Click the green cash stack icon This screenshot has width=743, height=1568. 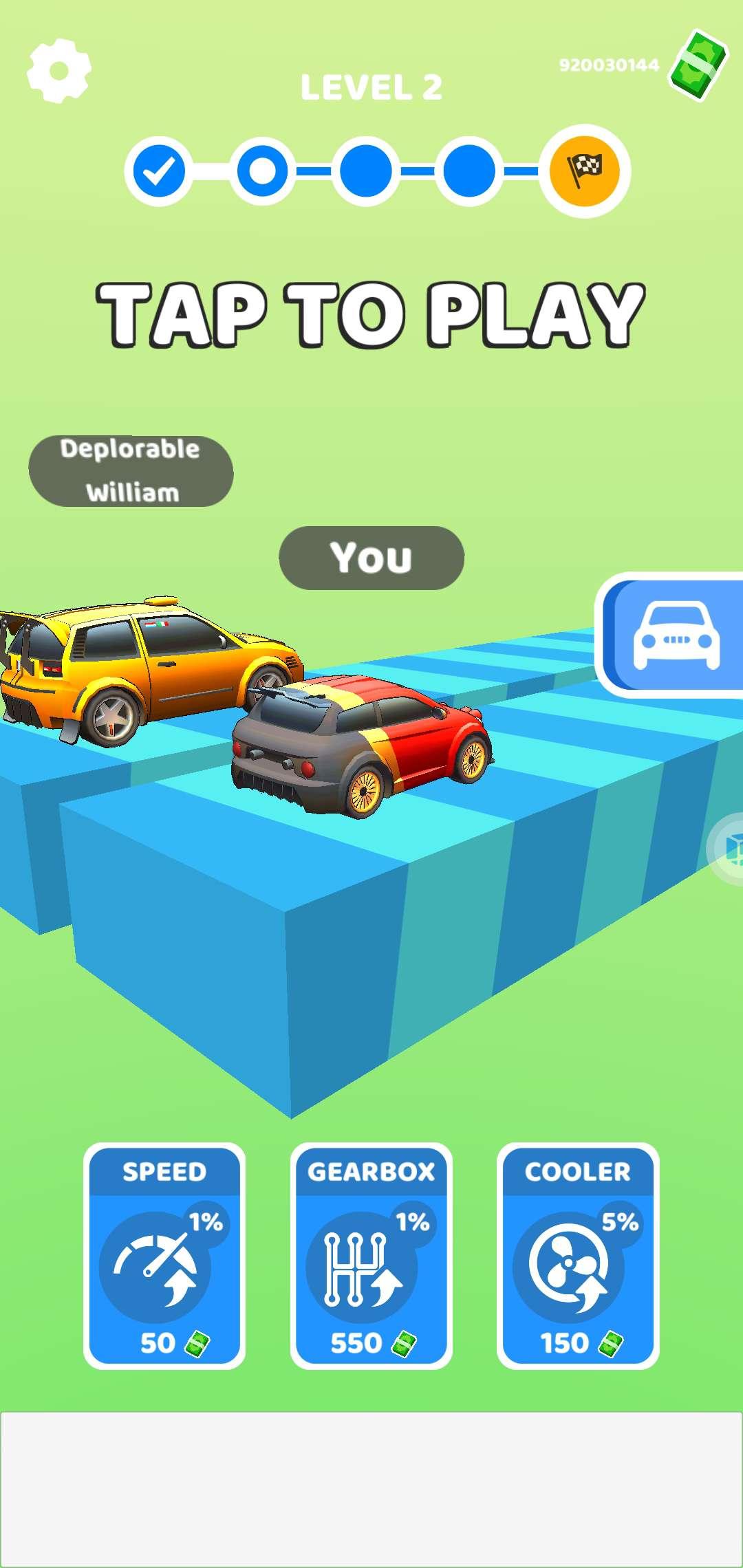(x=699, y=65)
